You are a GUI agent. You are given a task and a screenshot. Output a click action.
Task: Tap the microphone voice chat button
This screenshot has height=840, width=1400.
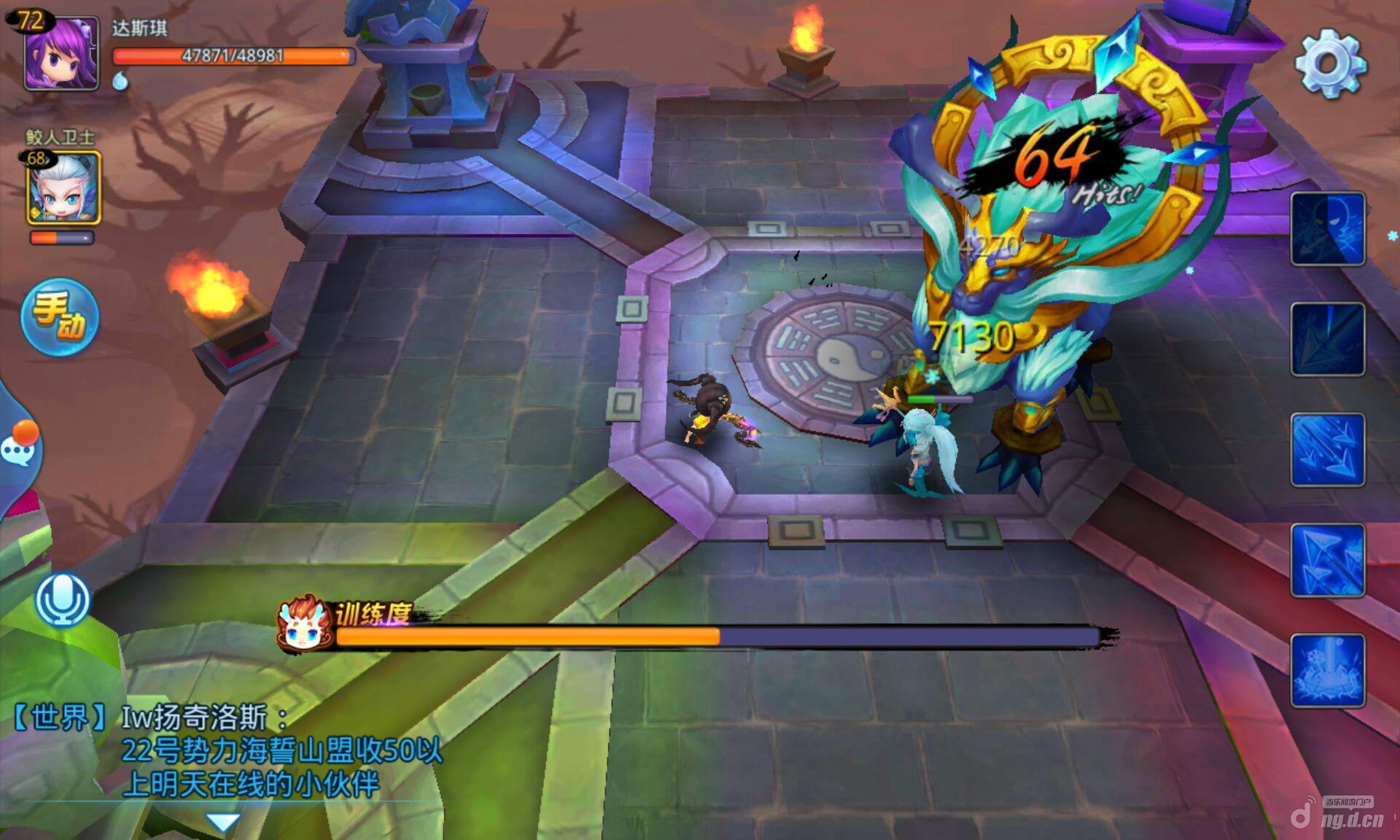tap(63, 600)
